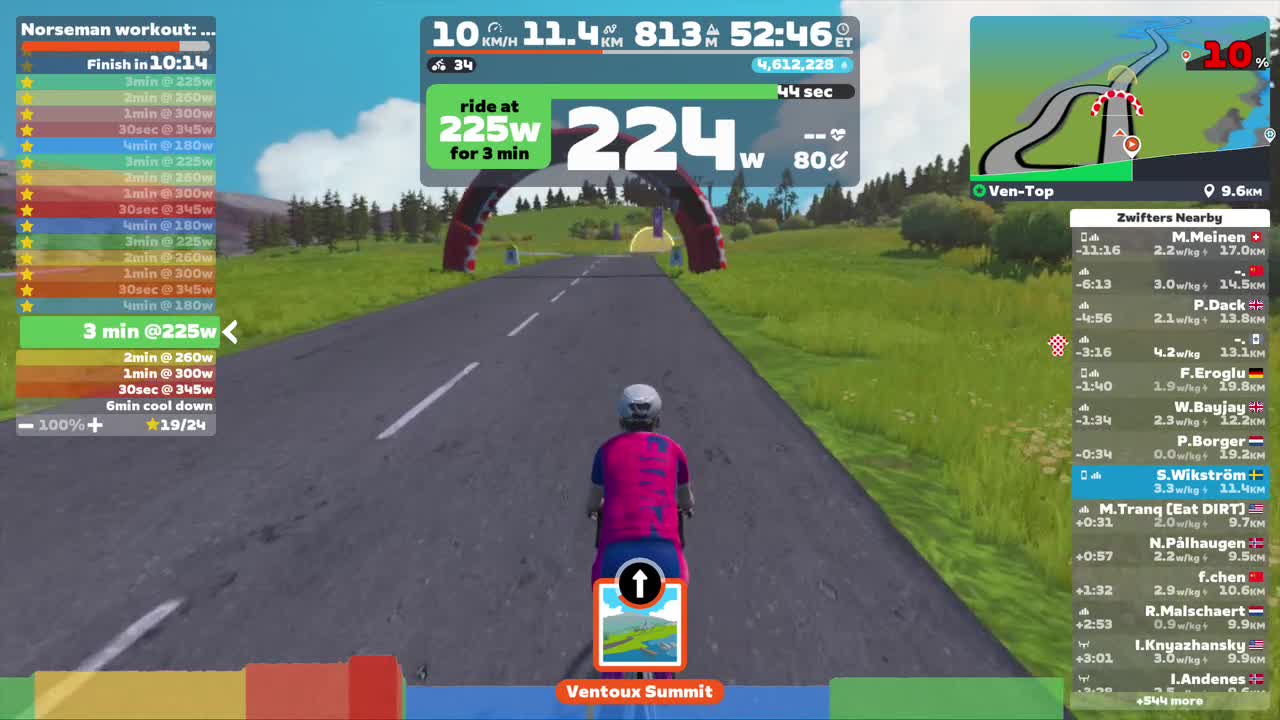Click the elevation mountain icon near 813 M
This screenshot has width=1280, height=720.
[712, 30]
